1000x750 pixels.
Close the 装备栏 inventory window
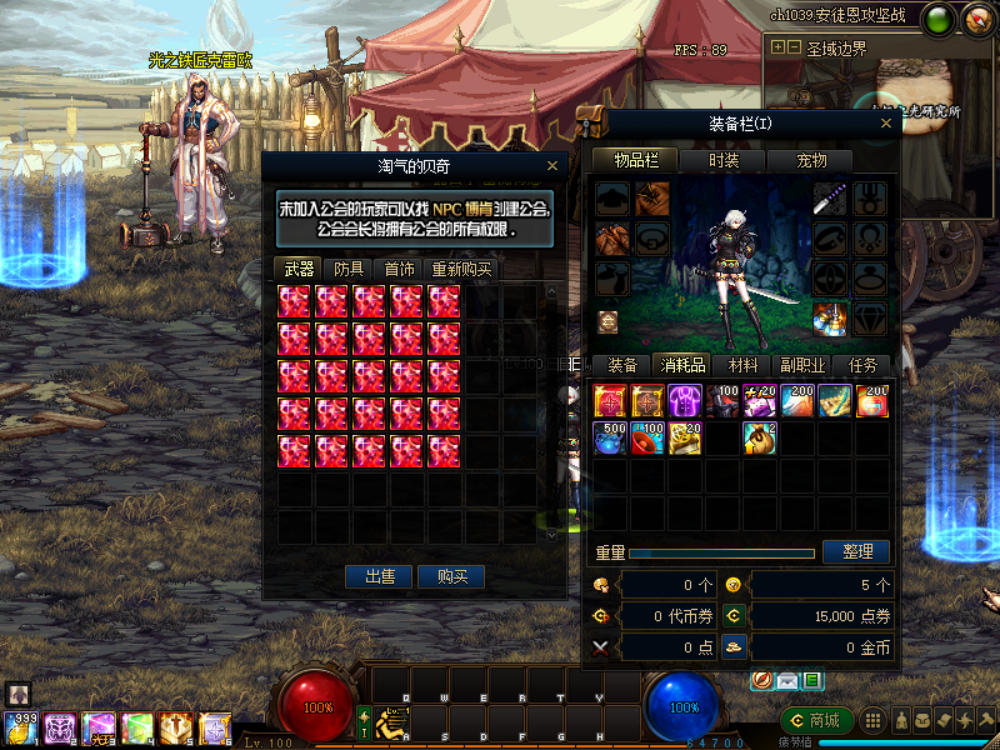point(885,124)
